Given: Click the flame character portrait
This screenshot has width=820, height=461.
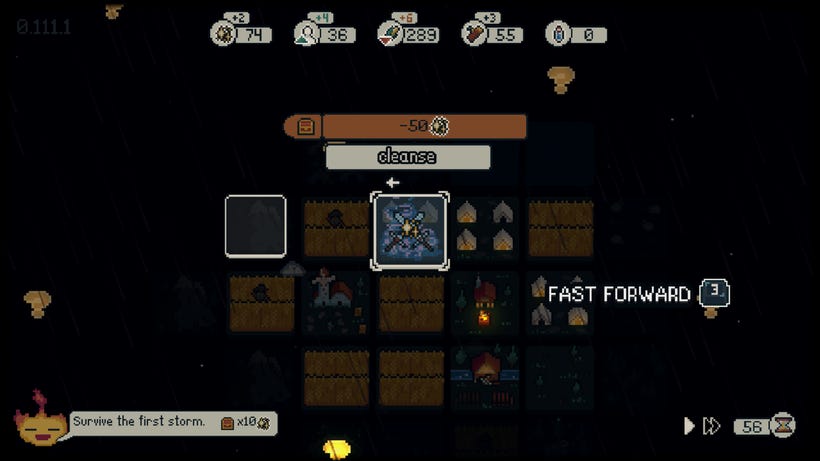Looking at the screenshot, I should pyautogui.click(x=40, y=422).
